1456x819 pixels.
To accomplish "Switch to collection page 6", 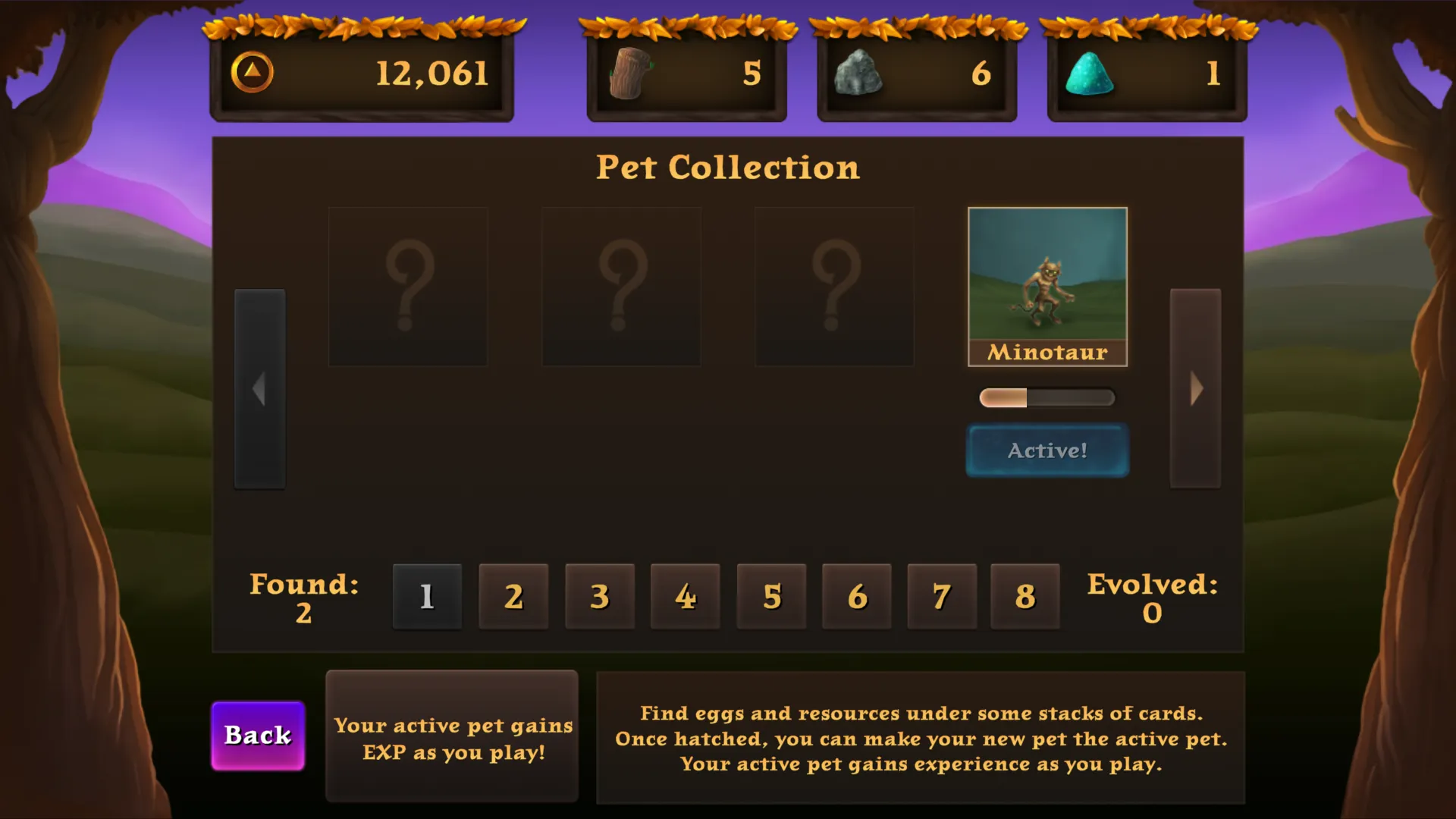I will coord(856,596).
